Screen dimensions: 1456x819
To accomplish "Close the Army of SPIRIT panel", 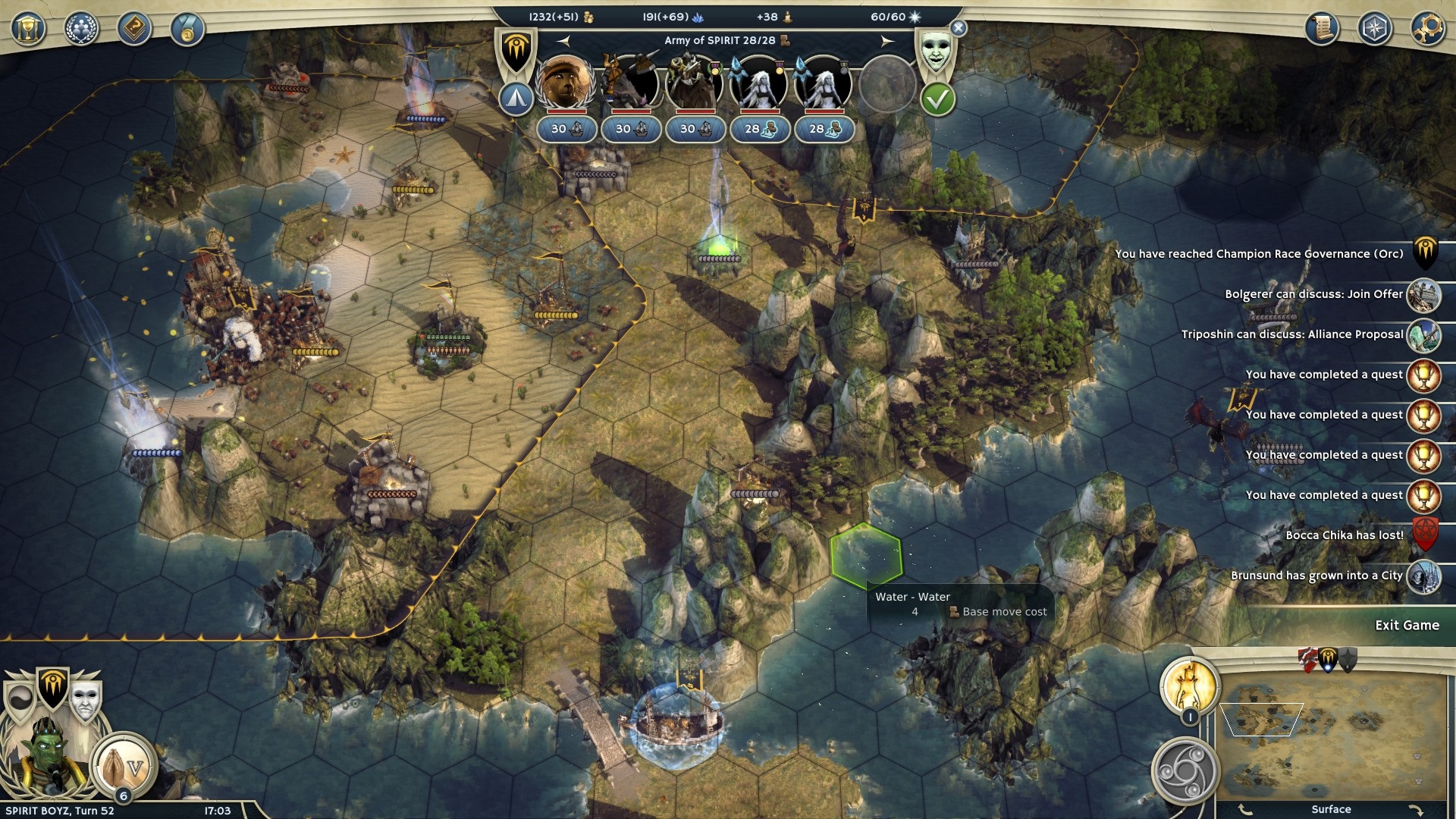I will point(959,29).
